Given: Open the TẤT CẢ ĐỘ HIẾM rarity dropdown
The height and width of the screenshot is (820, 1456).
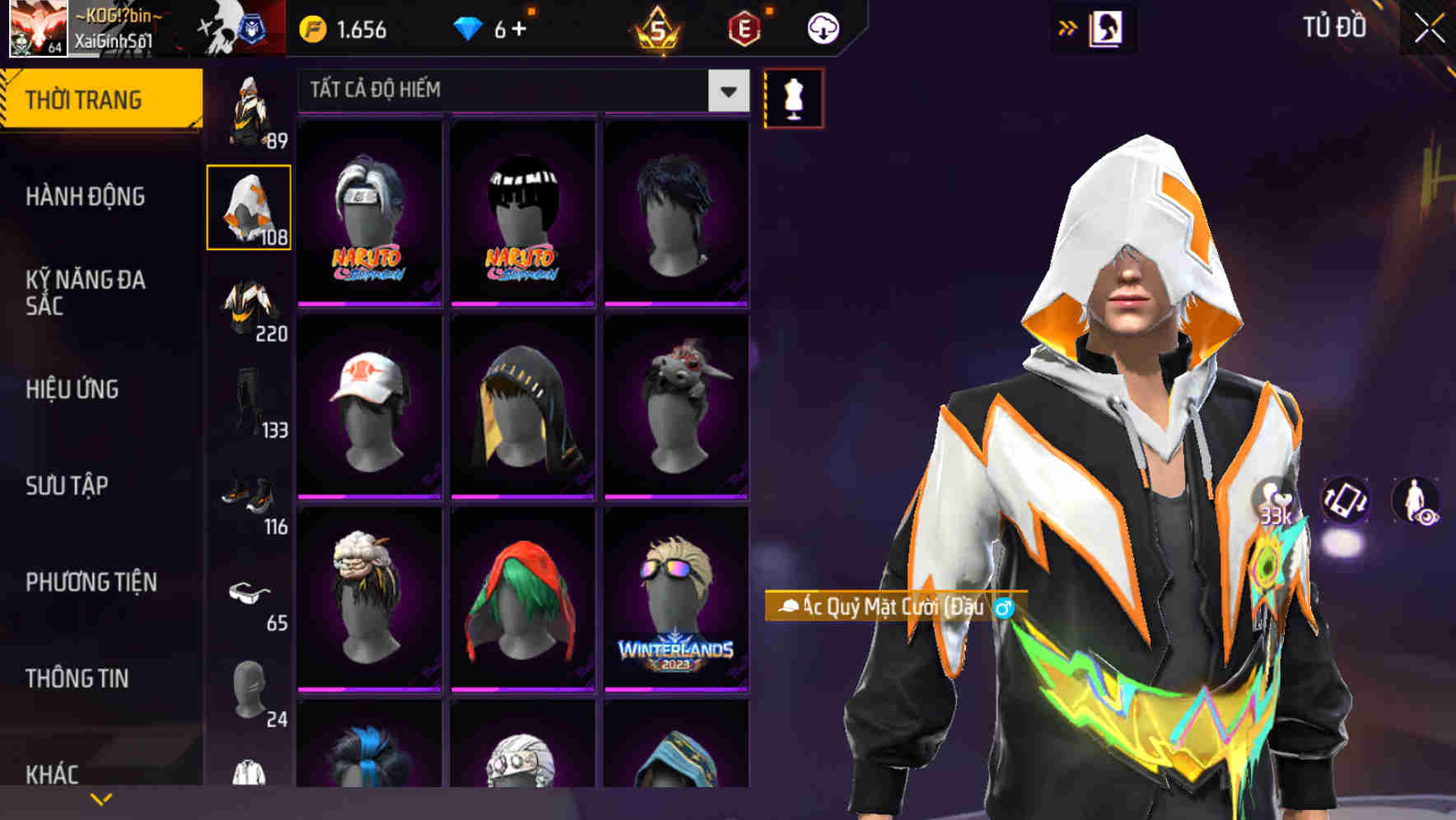Looking at the screenshot, I should (519, 91).
